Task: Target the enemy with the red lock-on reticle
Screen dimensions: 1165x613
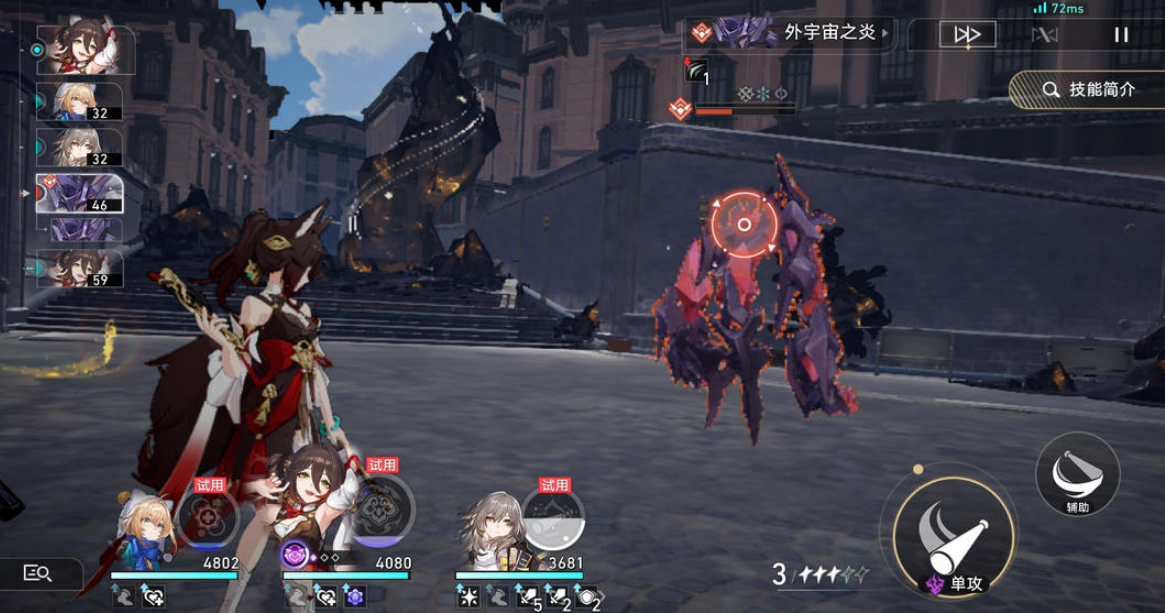Action: (x=743, y=224)
